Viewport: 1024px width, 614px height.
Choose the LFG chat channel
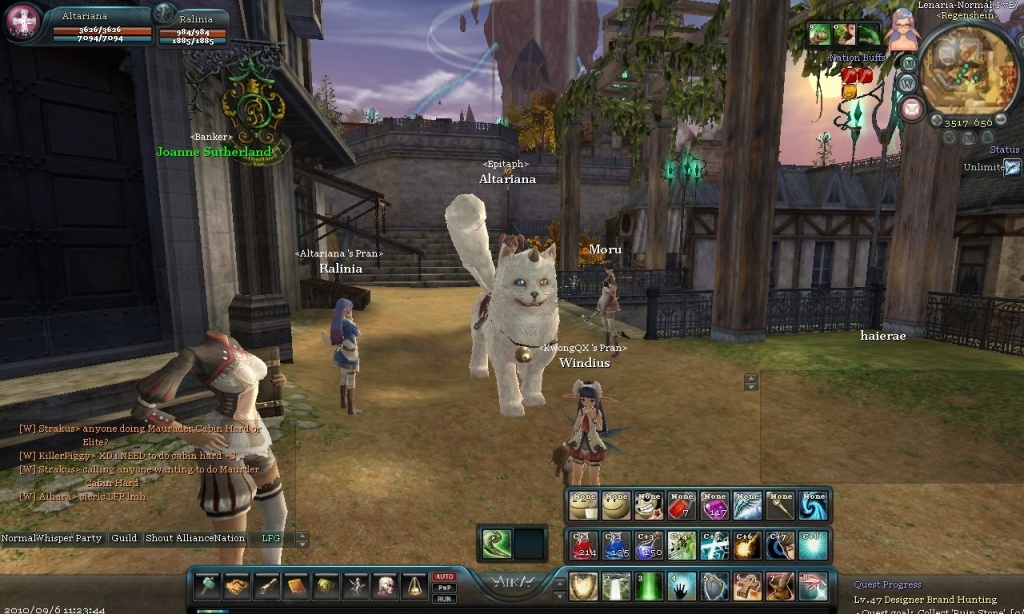click(x=270, y=538)
